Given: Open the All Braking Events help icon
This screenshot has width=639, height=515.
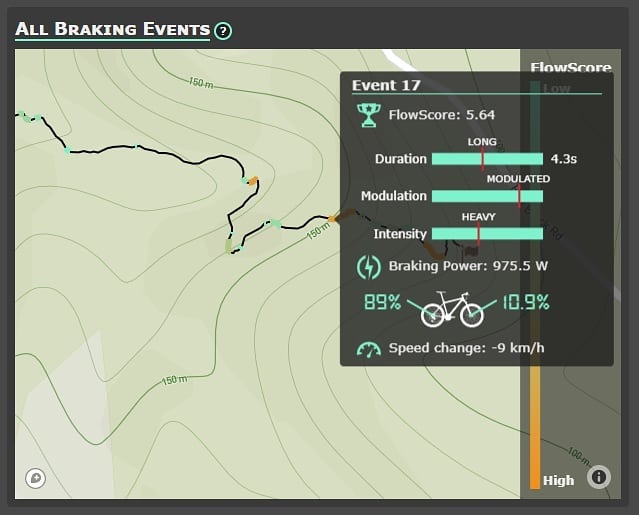Looking at the screenshot, I should [x=223, y=31].
